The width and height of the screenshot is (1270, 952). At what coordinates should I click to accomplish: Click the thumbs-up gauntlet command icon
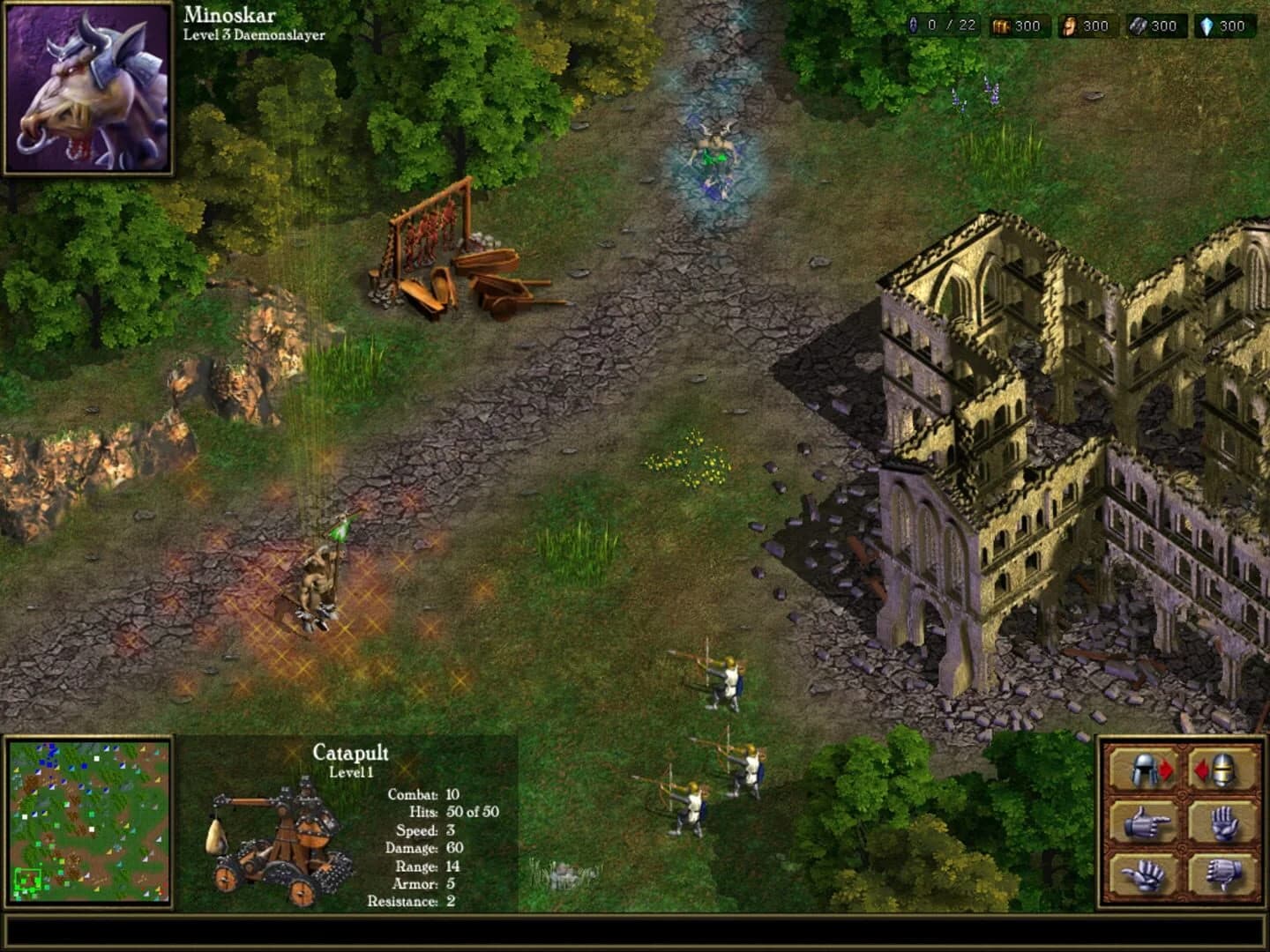1142,874
